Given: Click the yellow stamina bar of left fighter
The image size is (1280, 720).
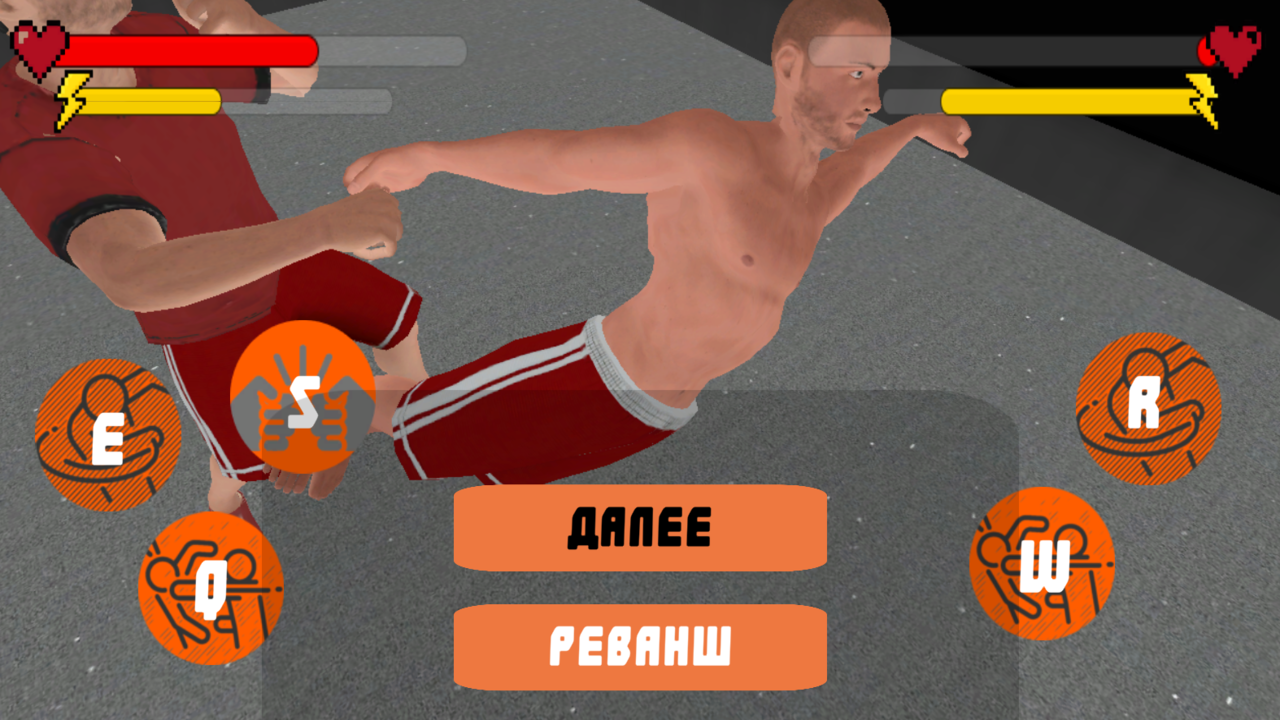Looking at the screenshot, I should (x=155, y=99).
